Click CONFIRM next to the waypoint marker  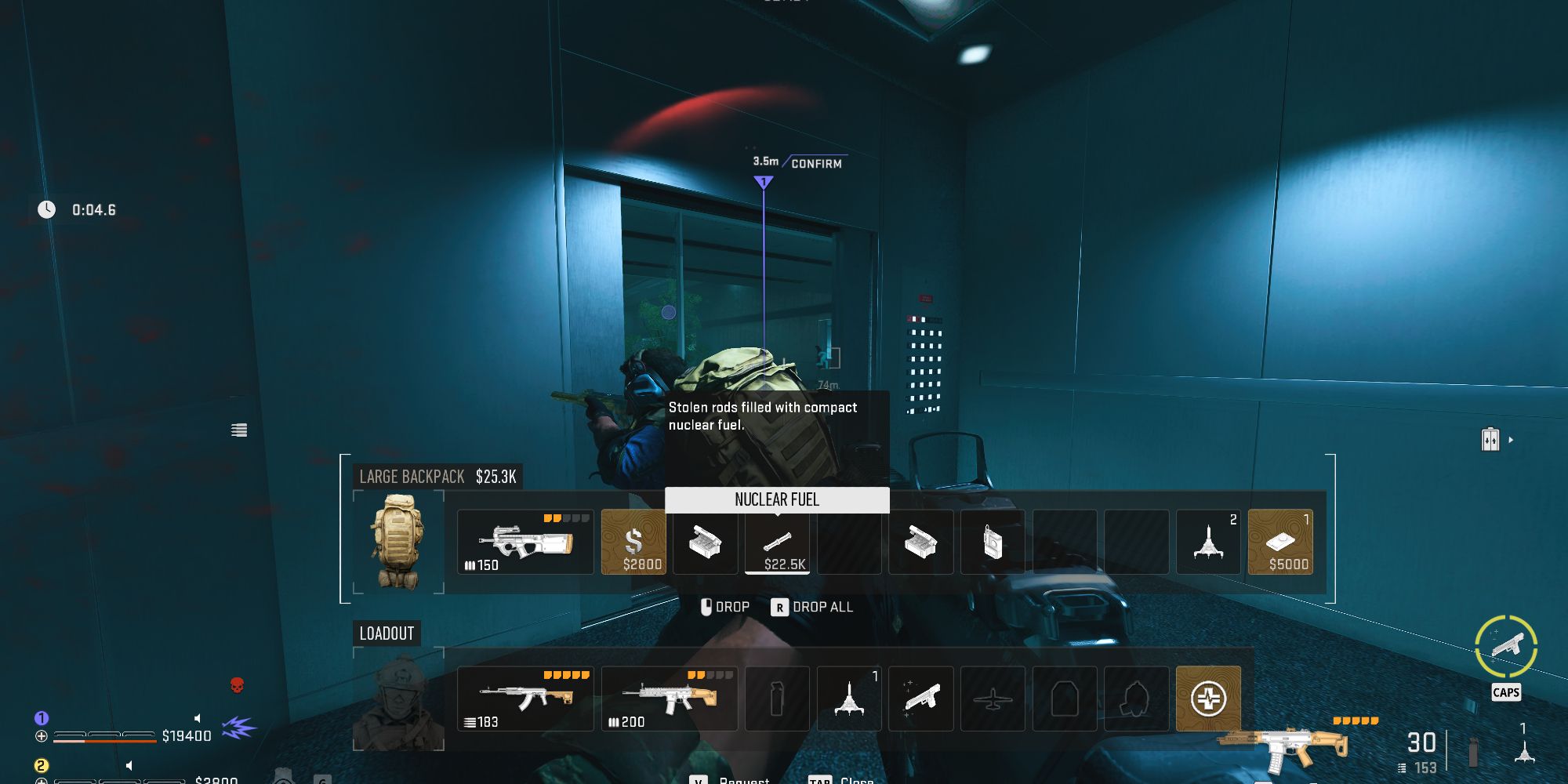point(815,163)
